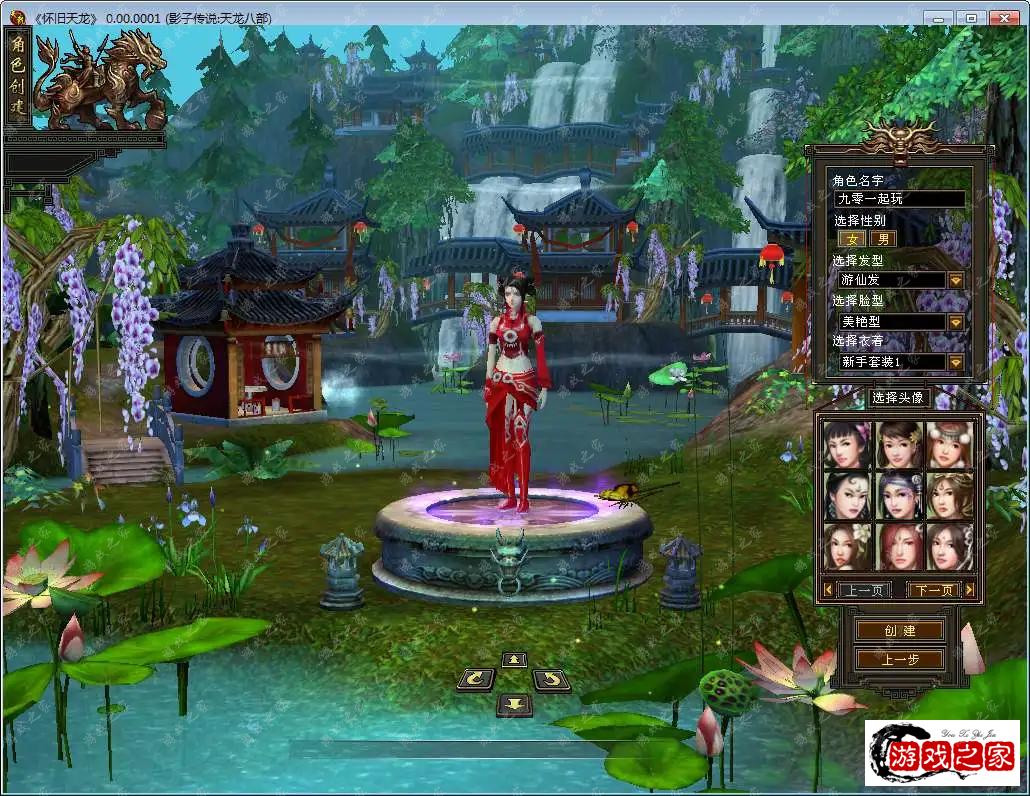Click the 角色名字 character name field

(x=899, y=199)
